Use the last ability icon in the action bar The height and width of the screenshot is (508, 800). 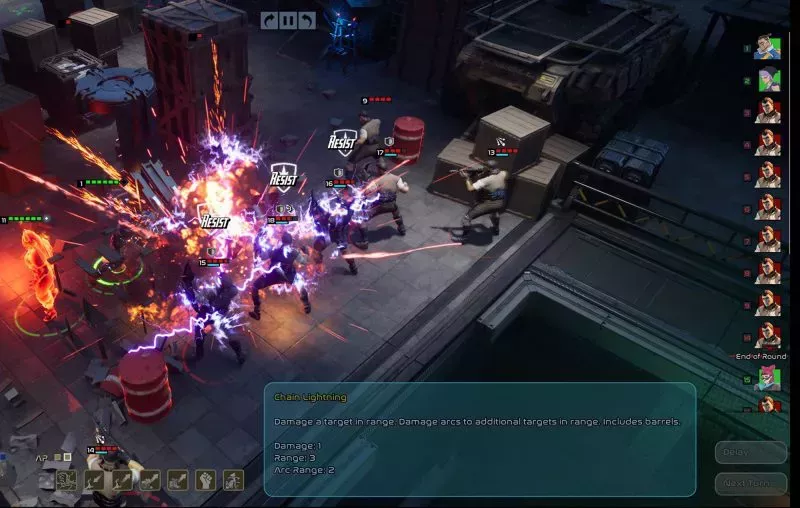(x=233, y=480)
